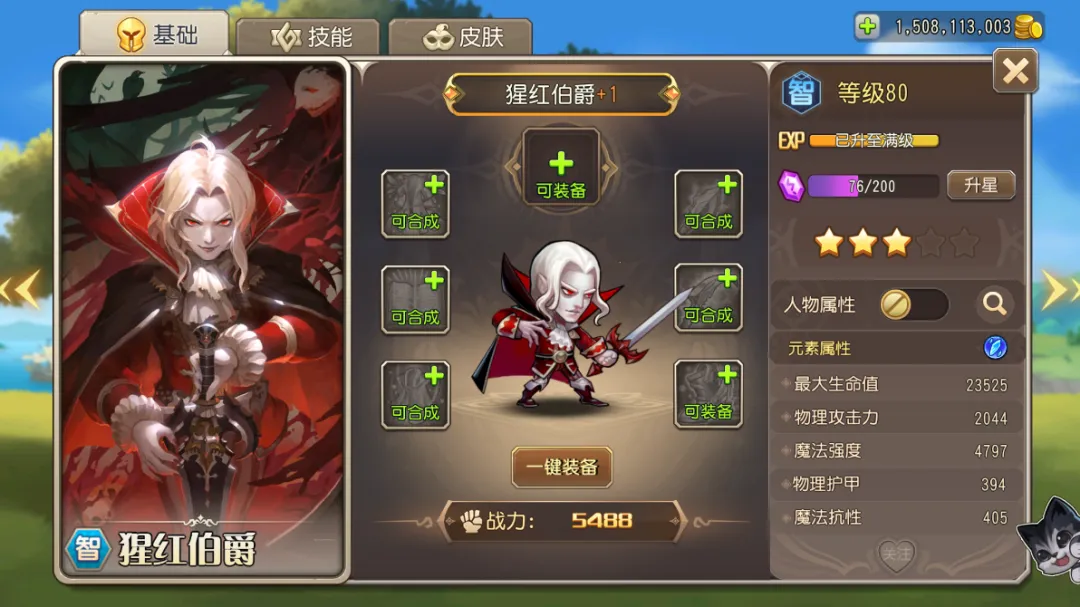Click the 一键装备 auto-equip button
The image size is (1080, 607).
pos(561,467)
